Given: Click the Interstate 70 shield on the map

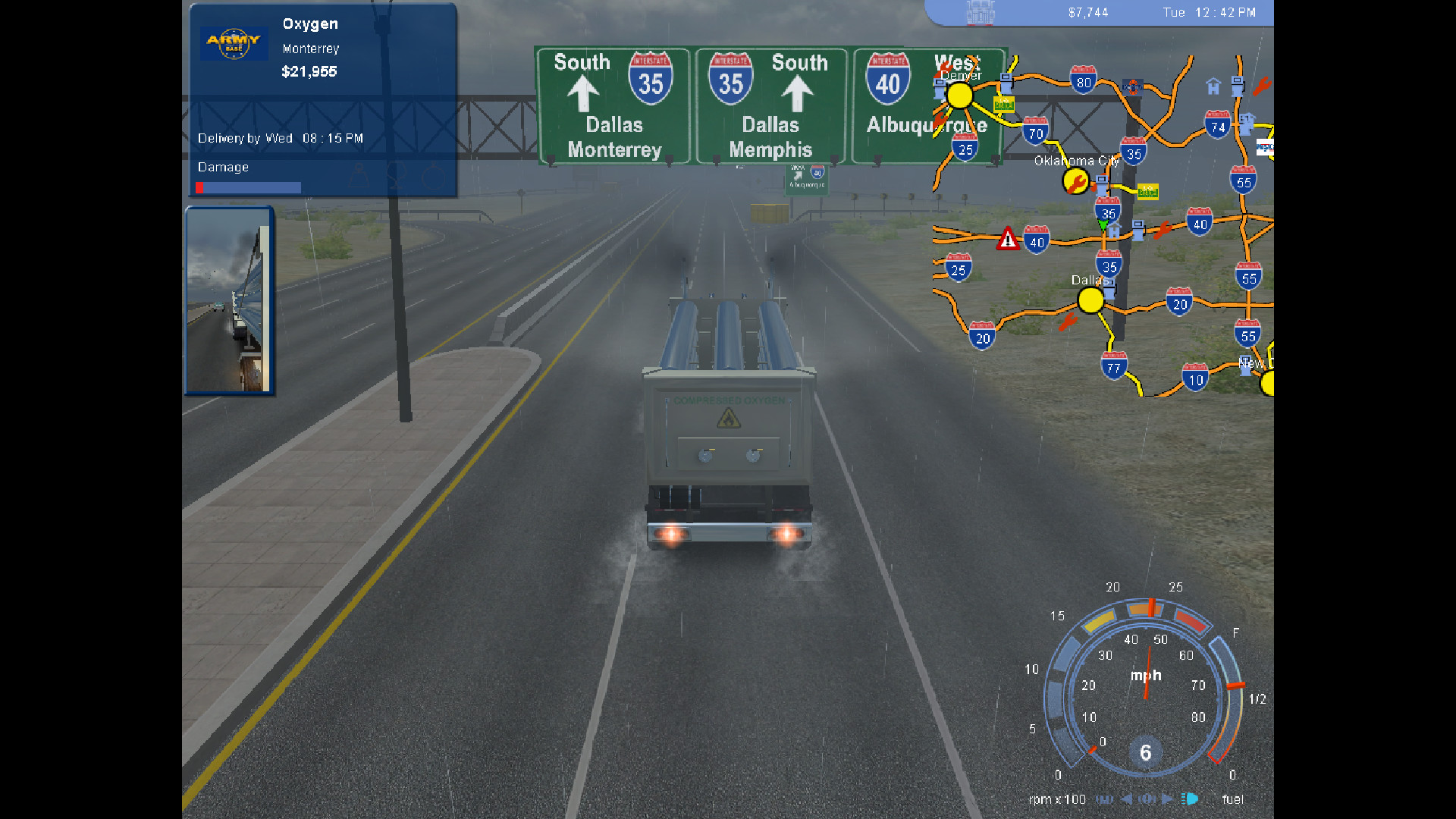Looking at the screenshot, I should (1035, 131).
